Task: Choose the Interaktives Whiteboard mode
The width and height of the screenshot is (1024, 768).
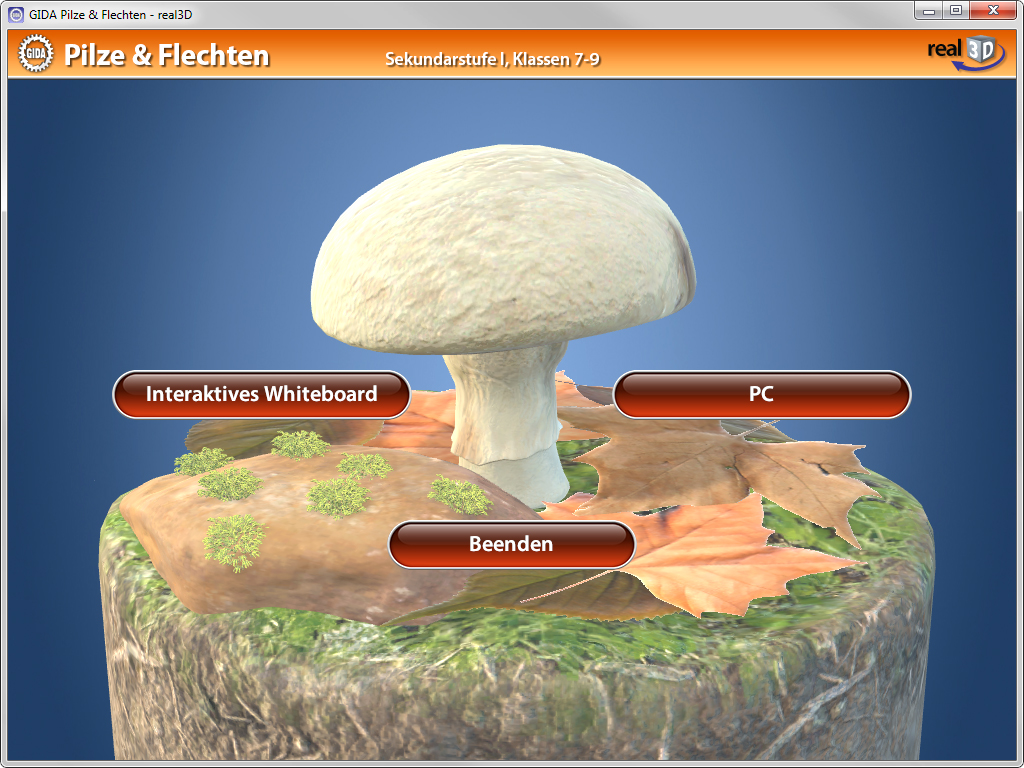Action: tap(261, 394)
